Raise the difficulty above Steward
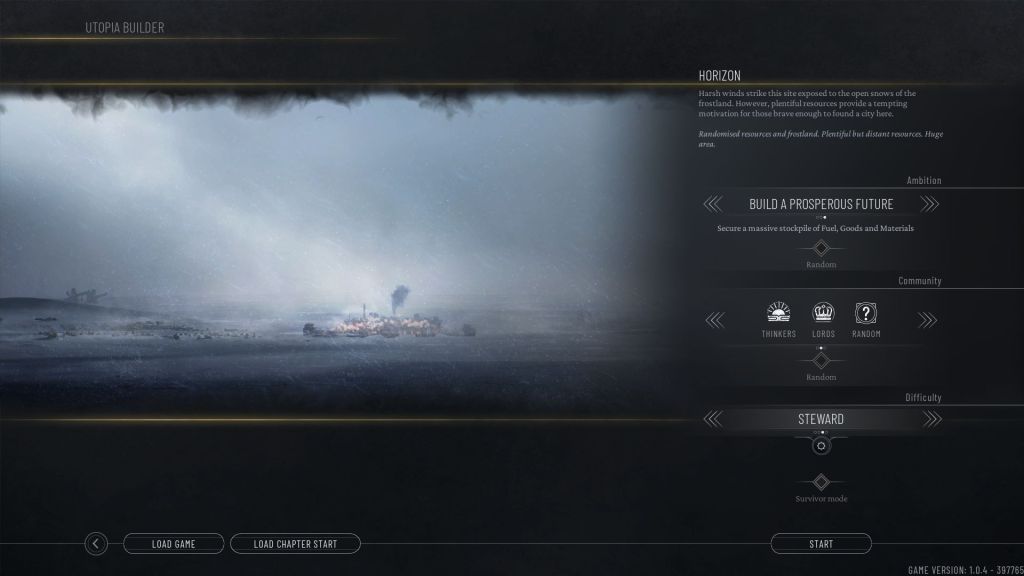1024x576 pixels. click(929, 419)
